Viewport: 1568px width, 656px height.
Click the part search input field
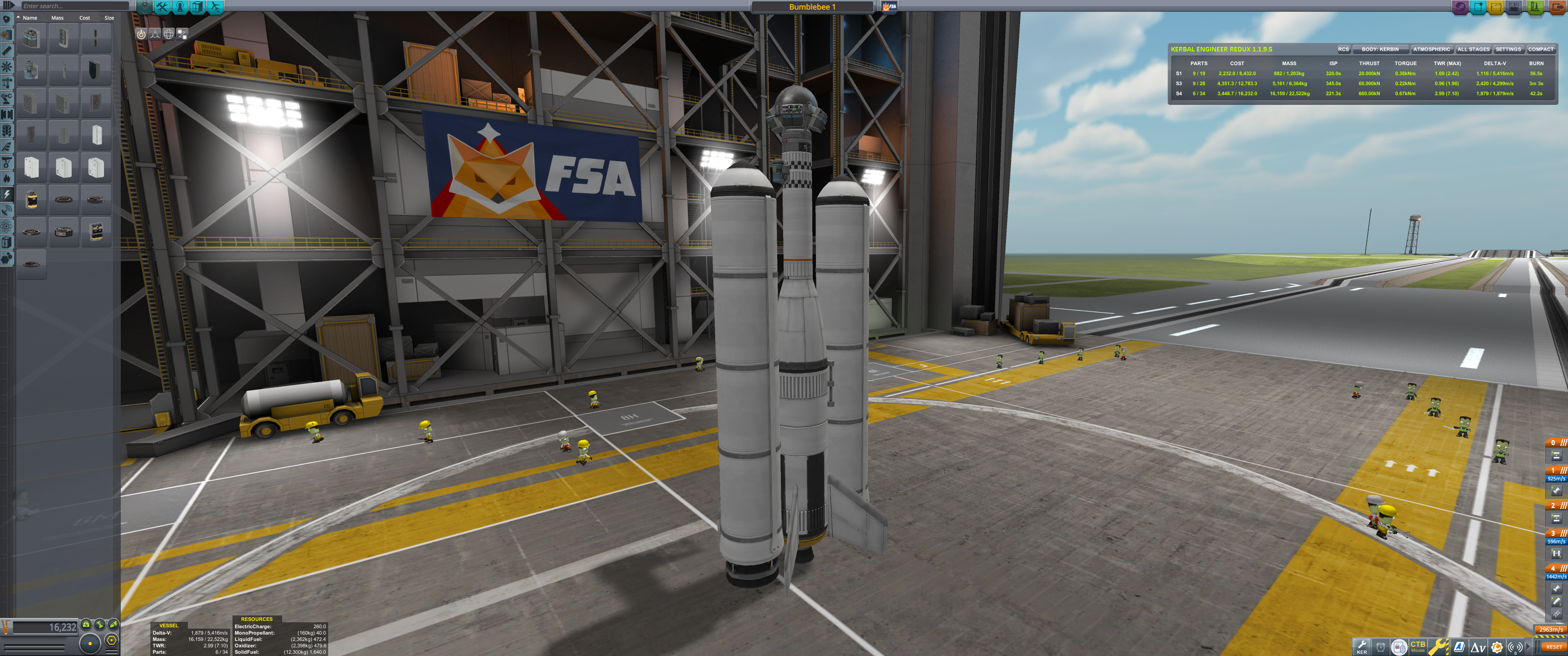pos(73,6)
